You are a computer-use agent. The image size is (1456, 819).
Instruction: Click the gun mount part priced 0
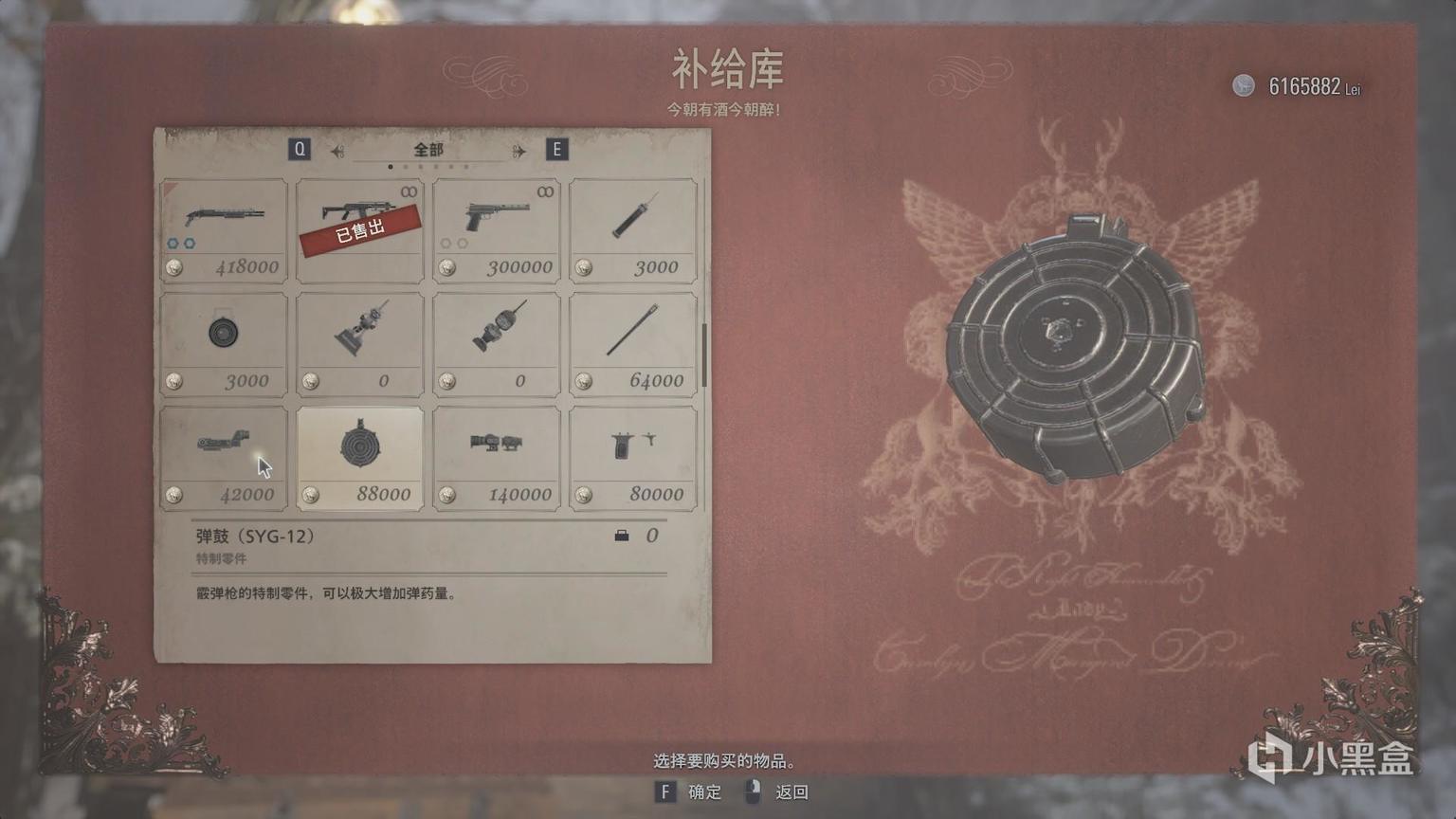360,341
